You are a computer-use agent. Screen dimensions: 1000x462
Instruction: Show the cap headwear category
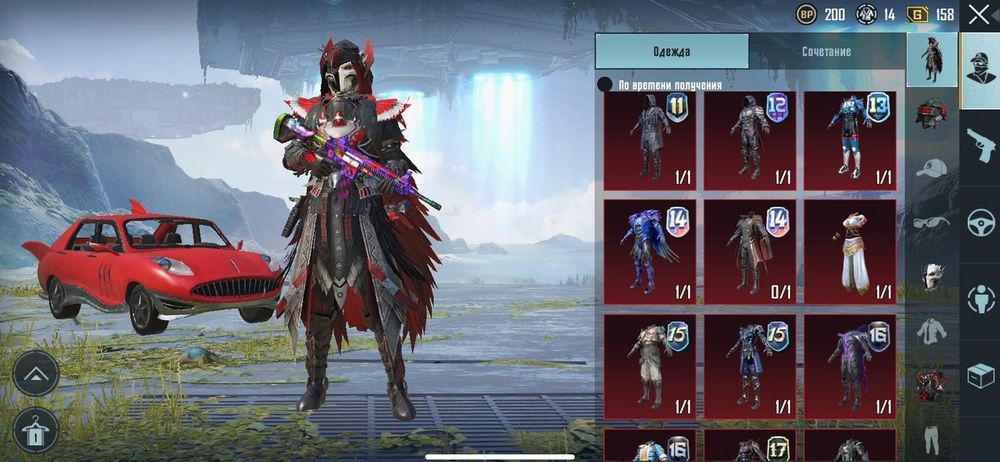[x=931, y=167]
